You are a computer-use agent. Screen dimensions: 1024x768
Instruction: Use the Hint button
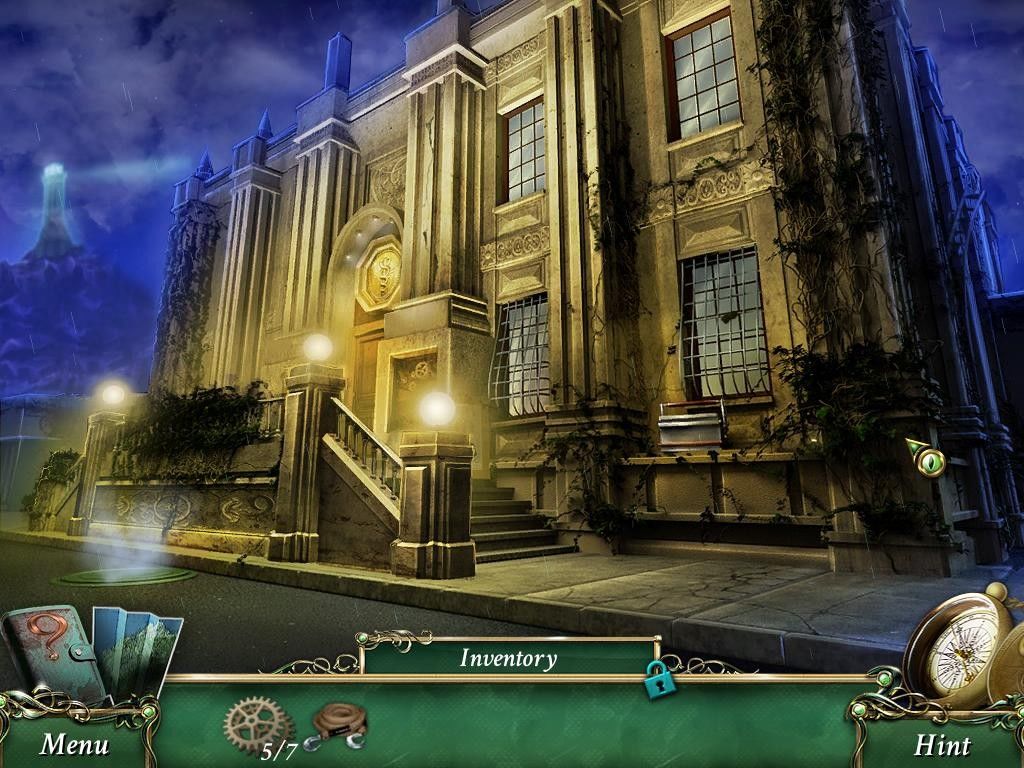(942, 745)
